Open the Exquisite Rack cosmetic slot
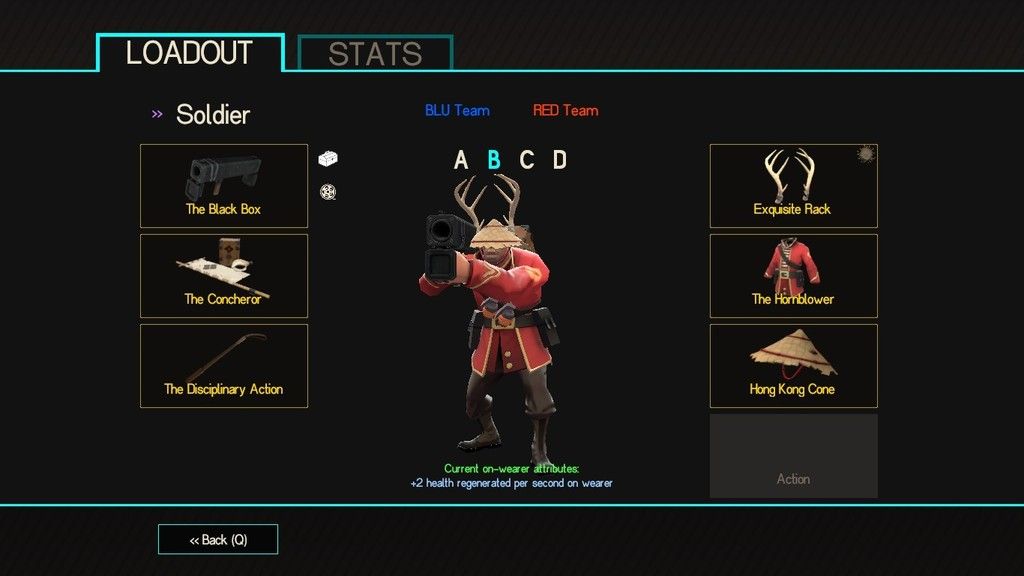1024x576 pixels. point(793,186)
